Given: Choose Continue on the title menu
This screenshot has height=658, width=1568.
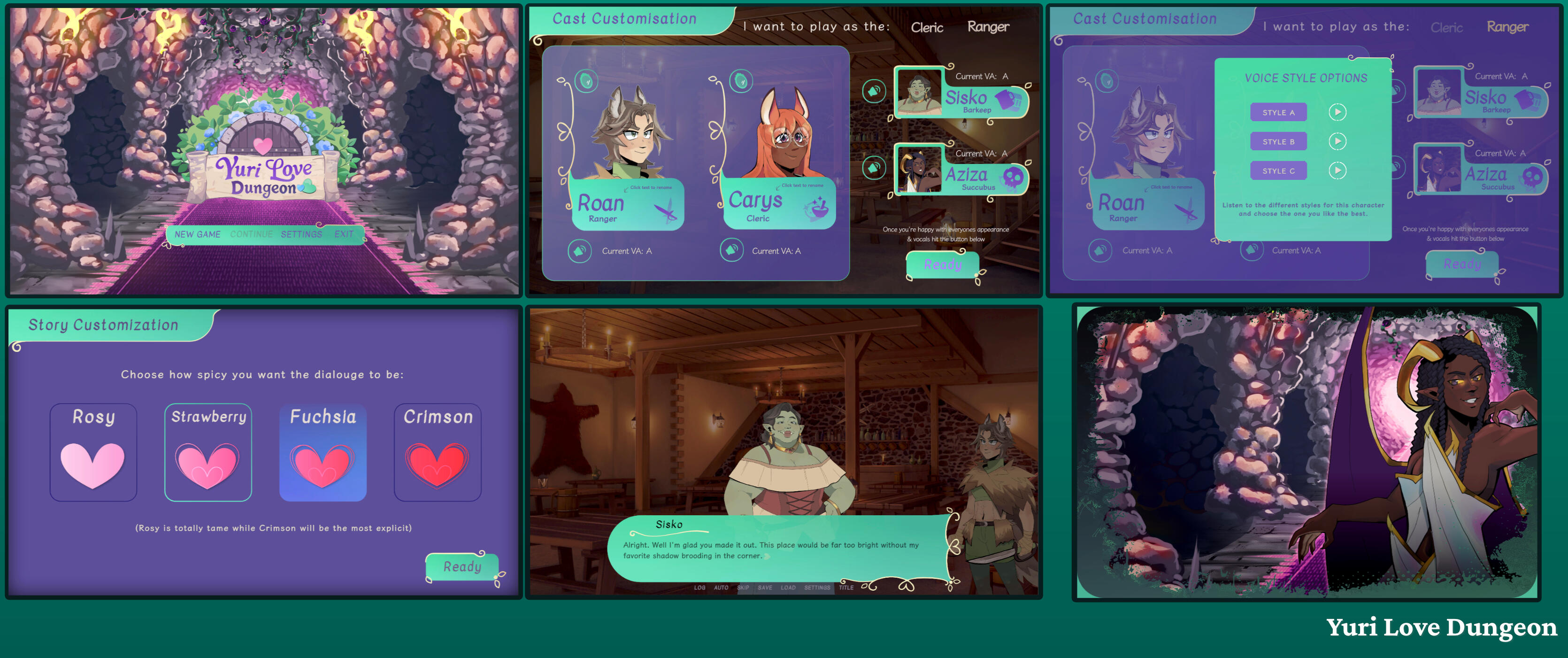Looking at the screenshot, I should click(x=251, y=234).
